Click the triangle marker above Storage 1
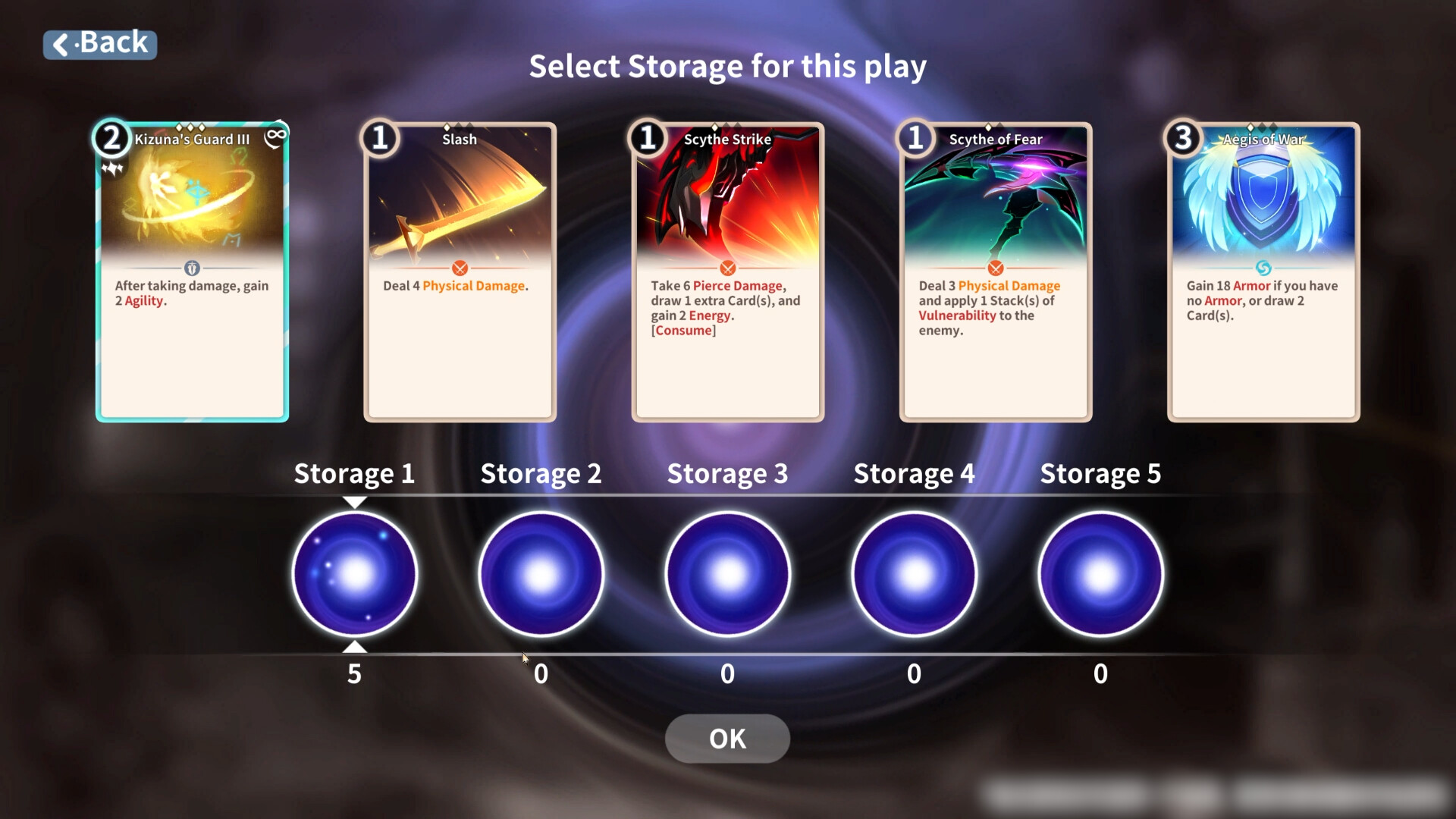This screenshot has height=819, width=1456. [354, 500]
